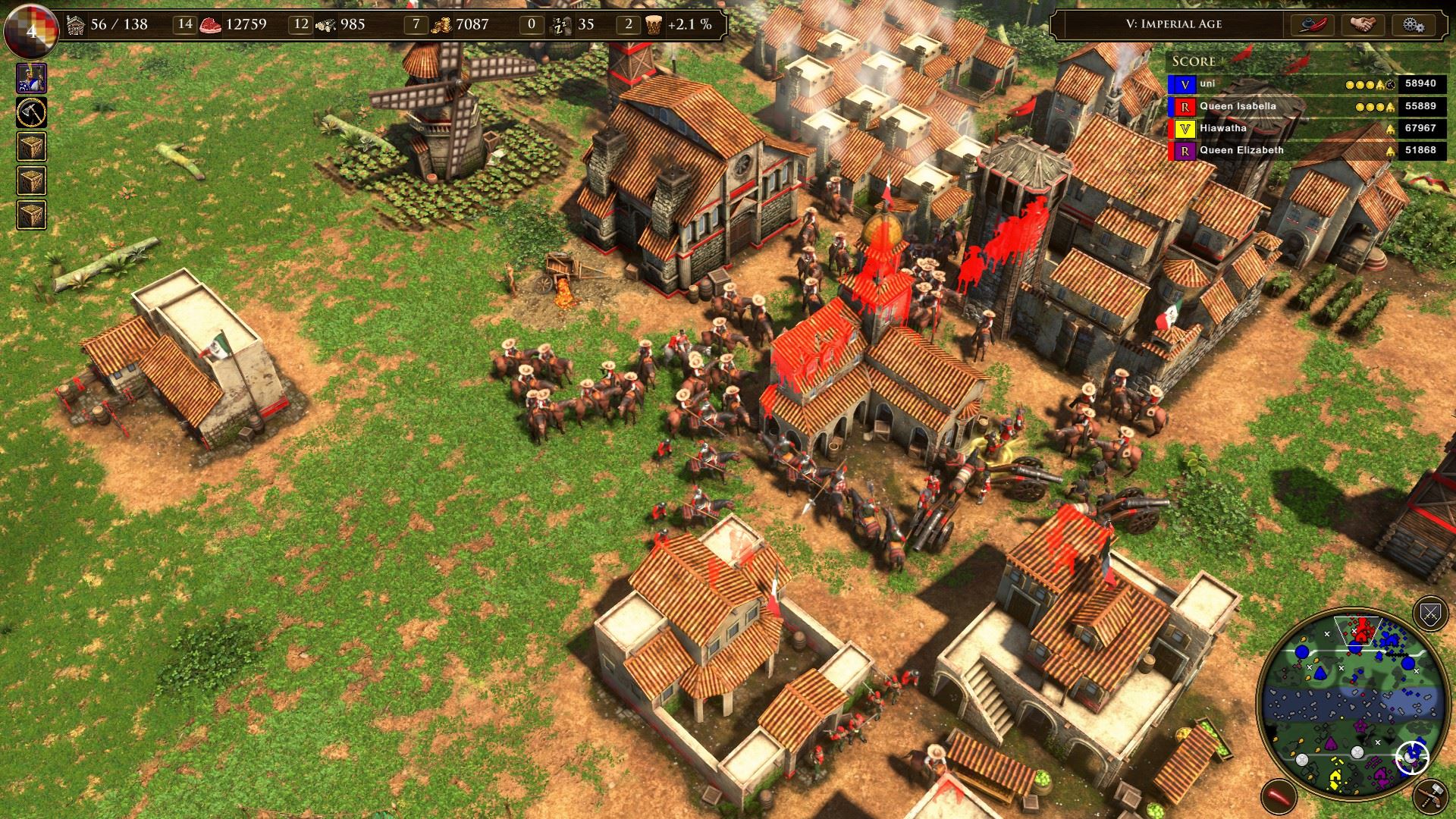Select player uni in score list
Screen dimensions: 1456x819
pyautogui.click(x=1207, y=84)
